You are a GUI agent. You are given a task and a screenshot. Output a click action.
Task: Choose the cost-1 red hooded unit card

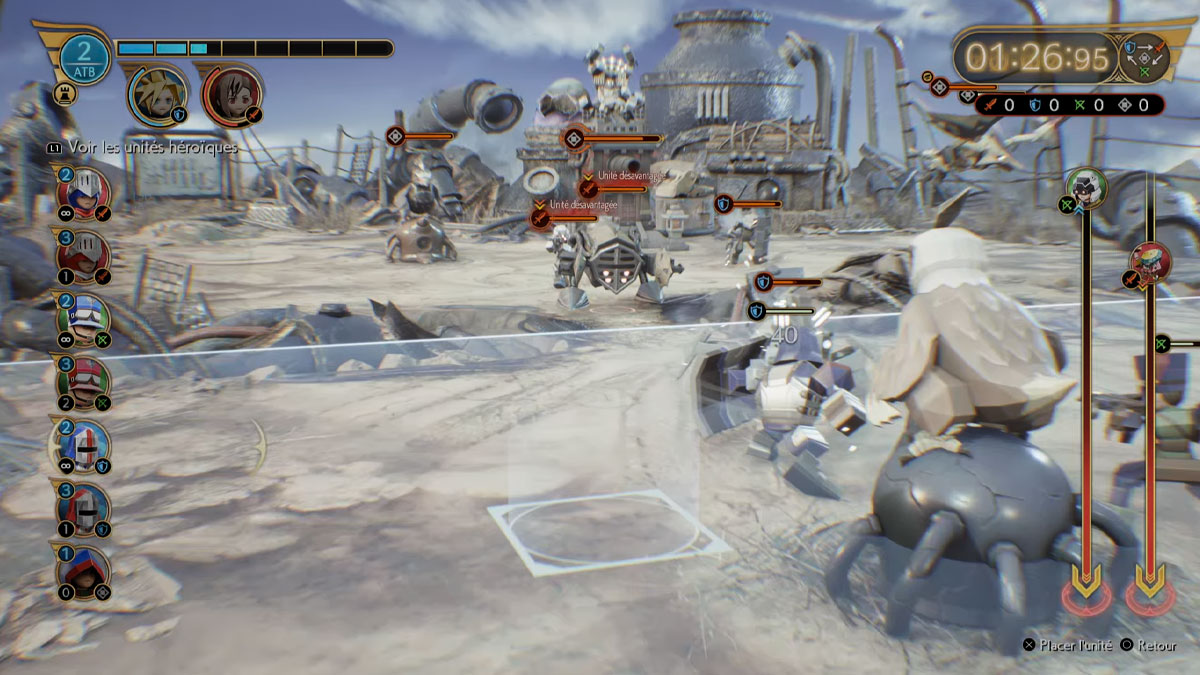coord(85,573)
